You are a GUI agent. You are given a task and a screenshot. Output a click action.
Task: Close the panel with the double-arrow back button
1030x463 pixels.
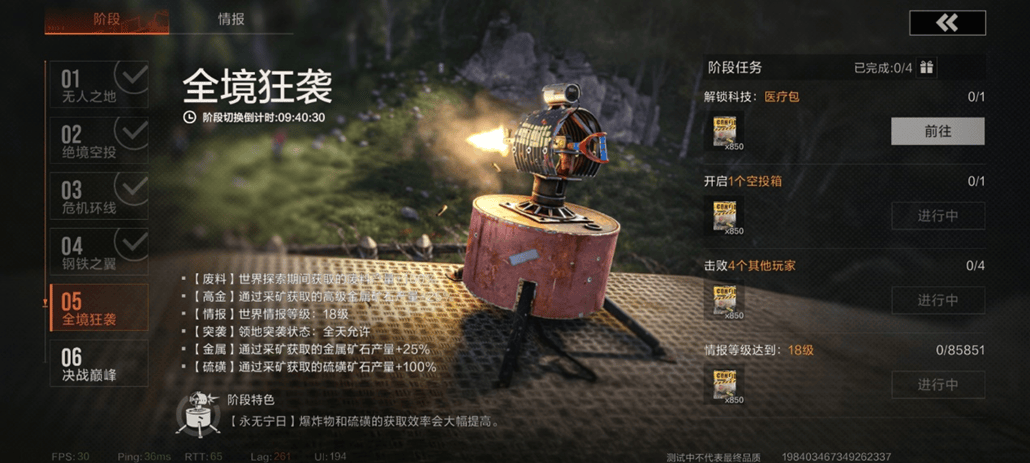click(946, 23)
